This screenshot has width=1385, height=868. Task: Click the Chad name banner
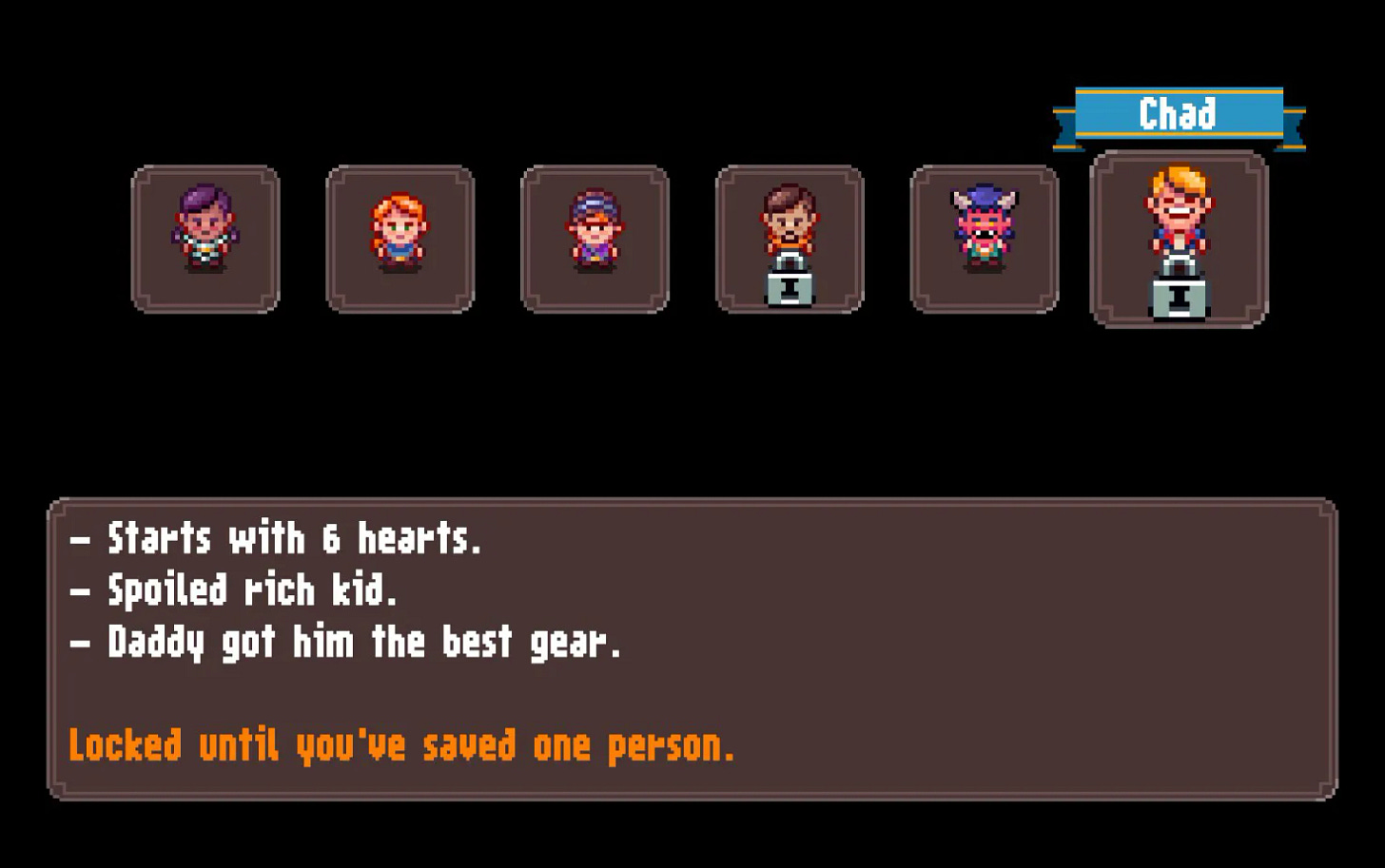(x=1180, y=112)
